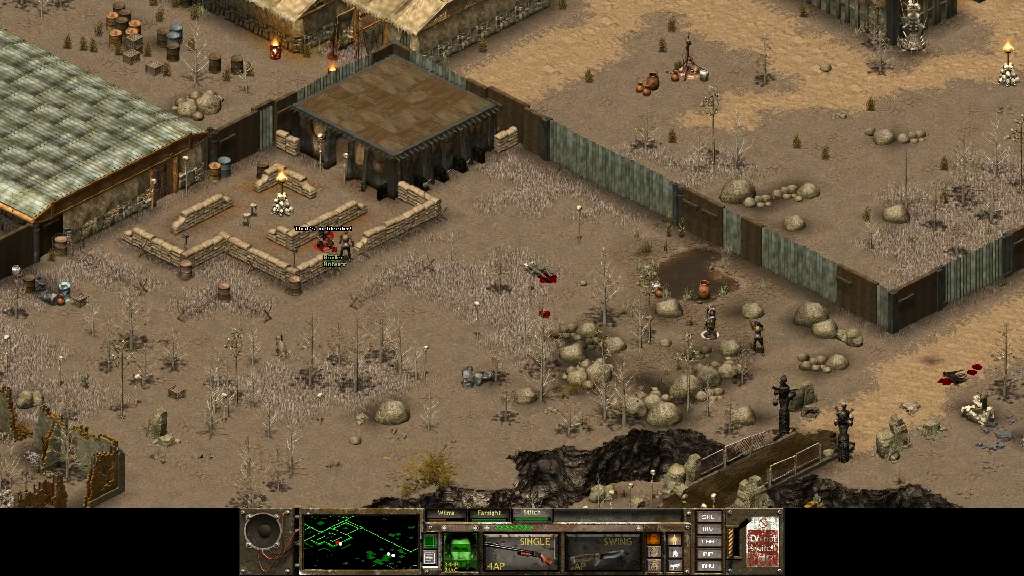Image resolution: width=1024 pixels, height=576 pixels.
Task: Open the PIP Pip-Boy screen
Action: coord(709,553)
